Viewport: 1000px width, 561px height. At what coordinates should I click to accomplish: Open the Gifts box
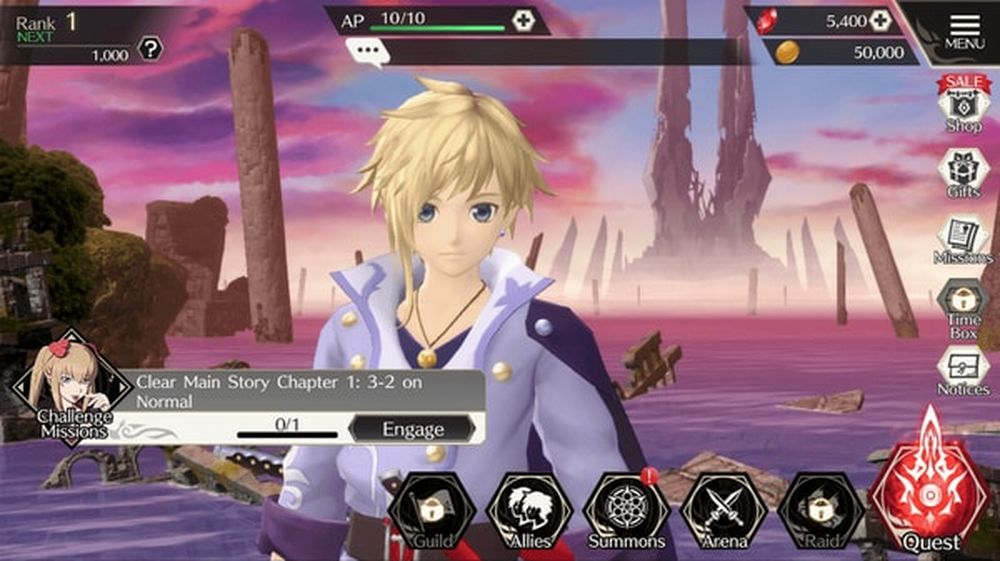pyautogui.click(x=963, y=172)
